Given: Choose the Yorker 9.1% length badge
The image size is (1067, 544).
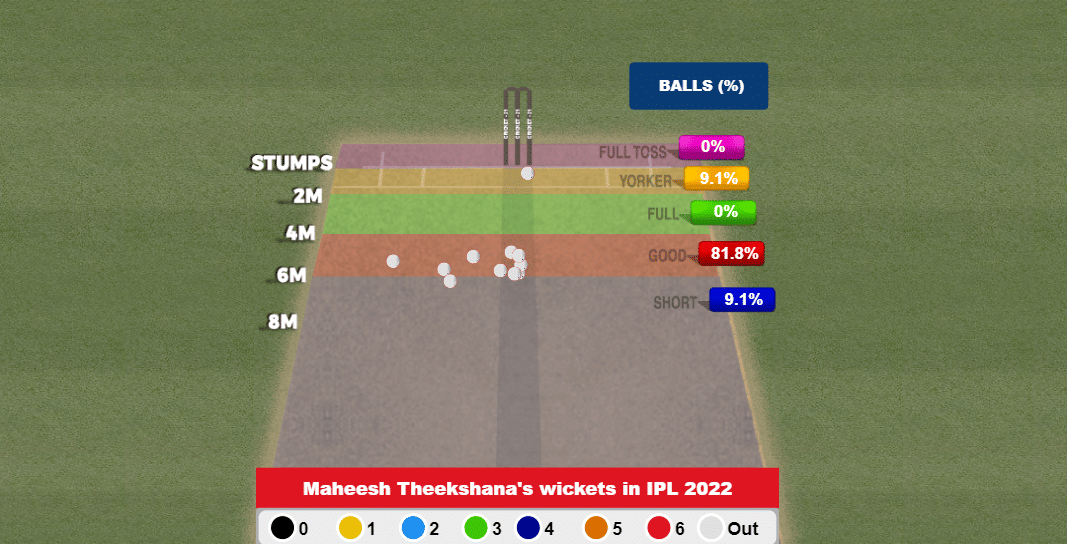Looking at the screenshot, I should (x=717, y=179).
